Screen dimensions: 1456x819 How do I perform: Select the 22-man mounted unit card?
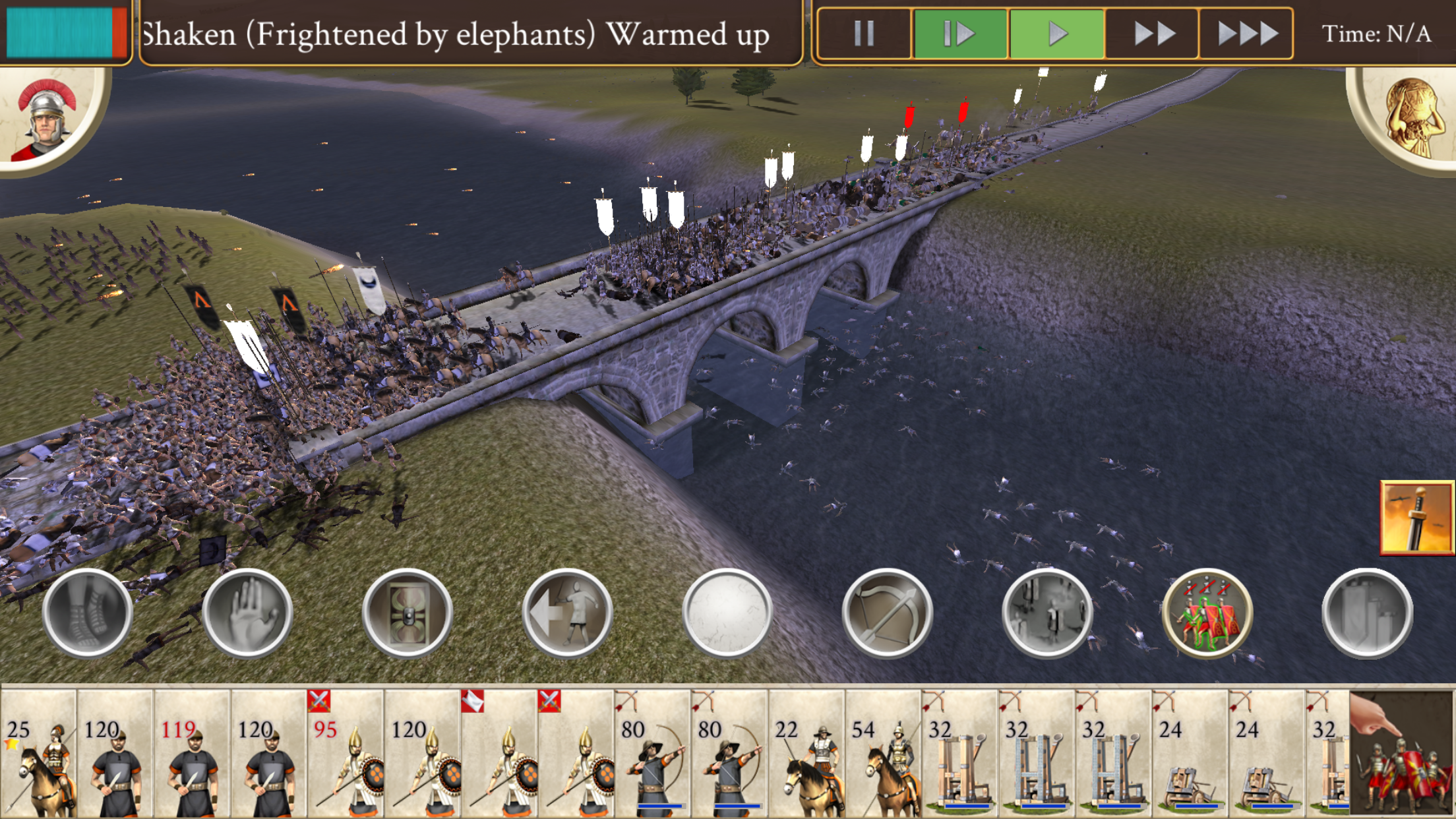tap(806, 753)
